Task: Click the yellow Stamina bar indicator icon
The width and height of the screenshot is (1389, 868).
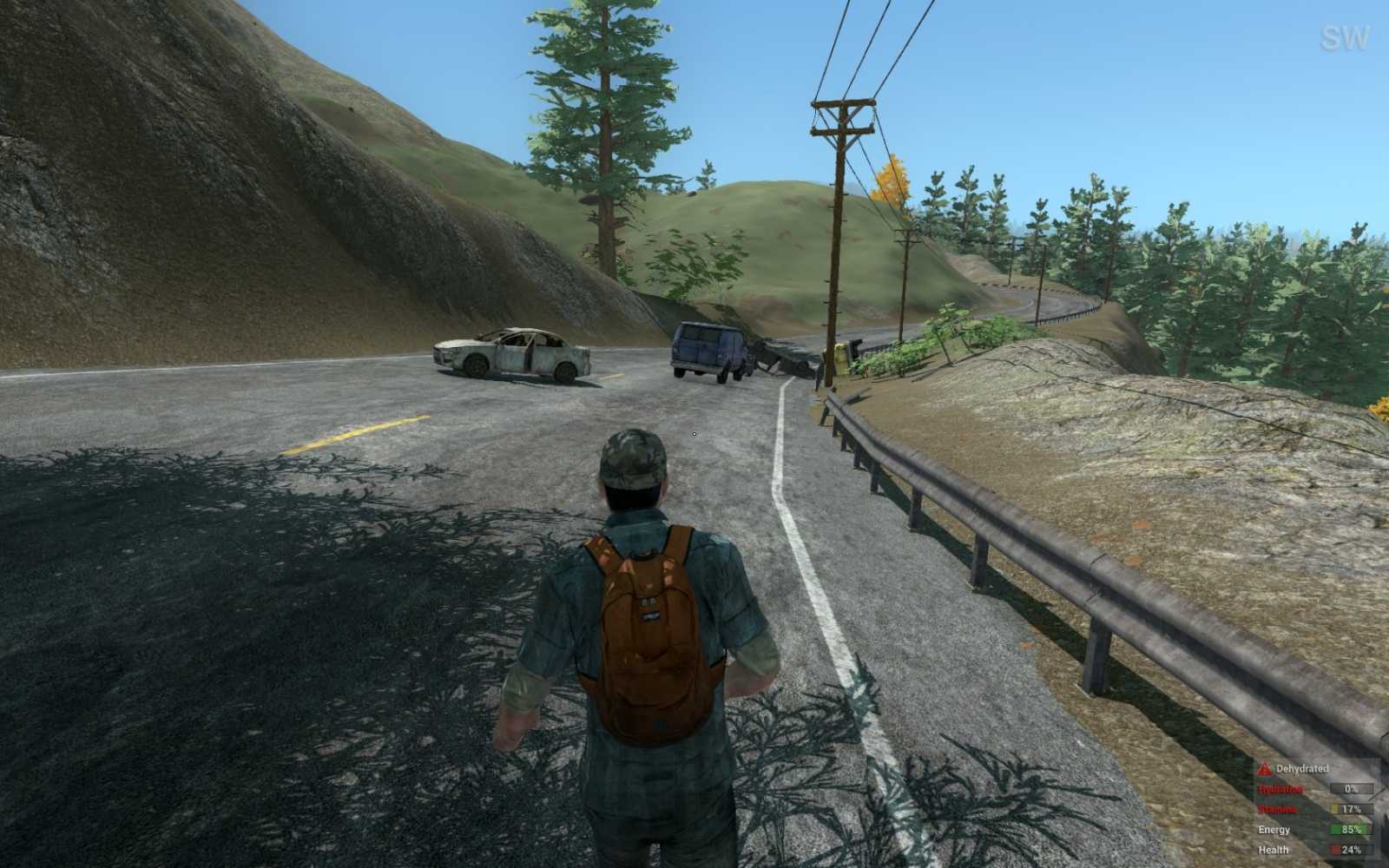Action: [x=1335, y=808]
